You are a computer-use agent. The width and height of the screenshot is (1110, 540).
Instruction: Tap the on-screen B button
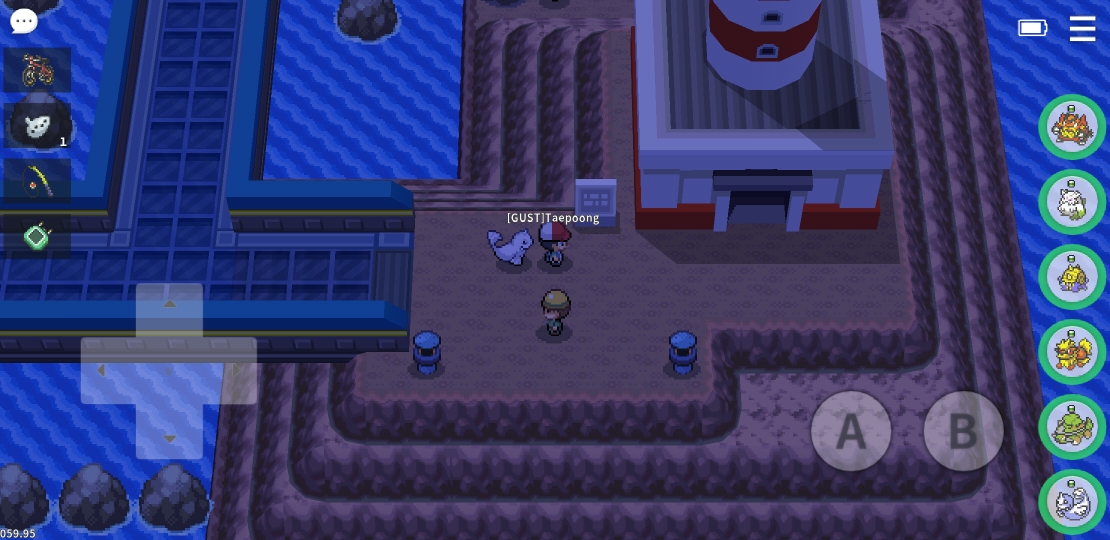963,431
